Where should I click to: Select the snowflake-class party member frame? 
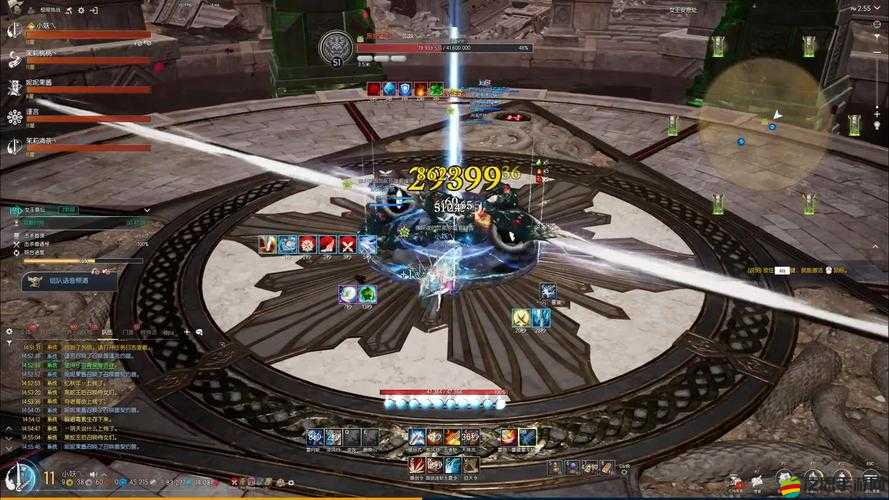coord(80,118)
